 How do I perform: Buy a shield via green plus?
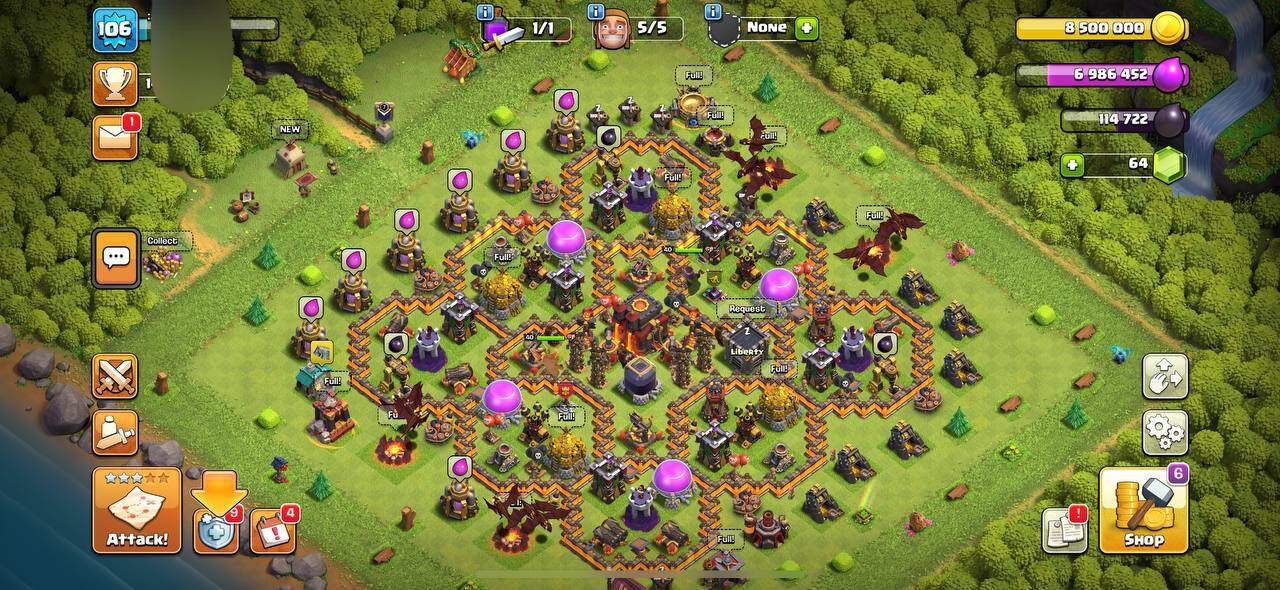(805, 28)
